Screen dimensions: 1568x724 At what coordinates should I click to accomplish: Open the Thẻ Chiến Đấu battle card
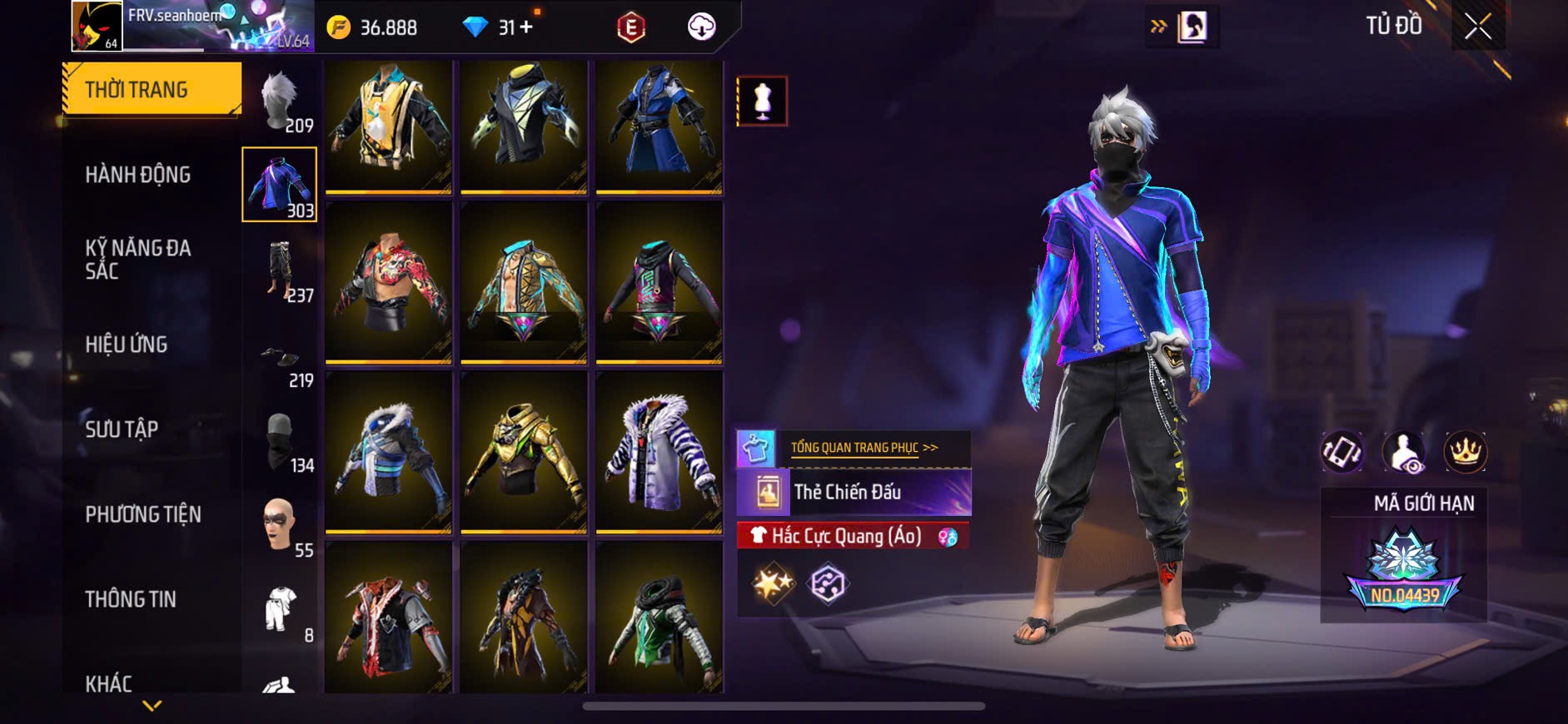click(854, 492)
